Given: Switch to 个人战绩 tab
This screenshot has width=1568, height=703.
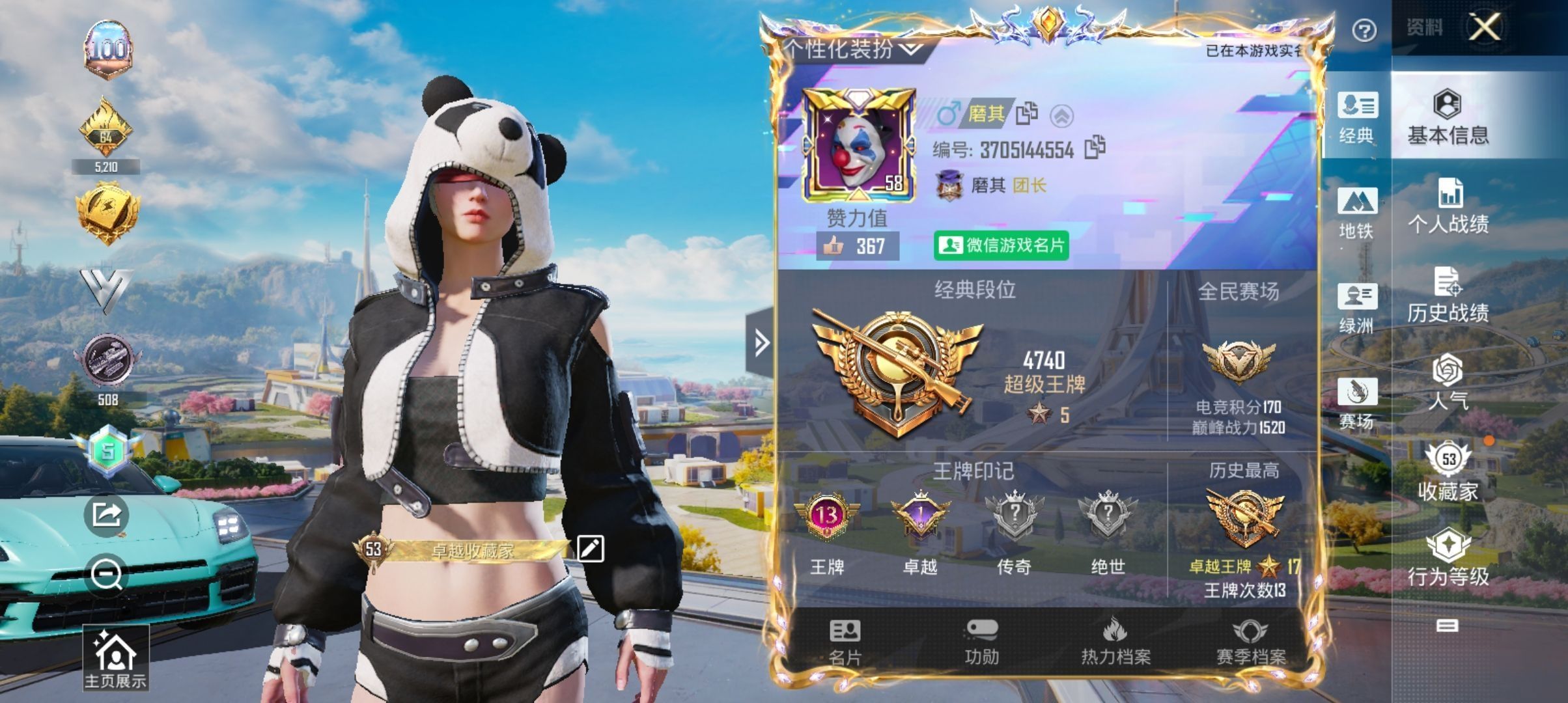Looking at the screenshot, I should (x=1448, y=206).
